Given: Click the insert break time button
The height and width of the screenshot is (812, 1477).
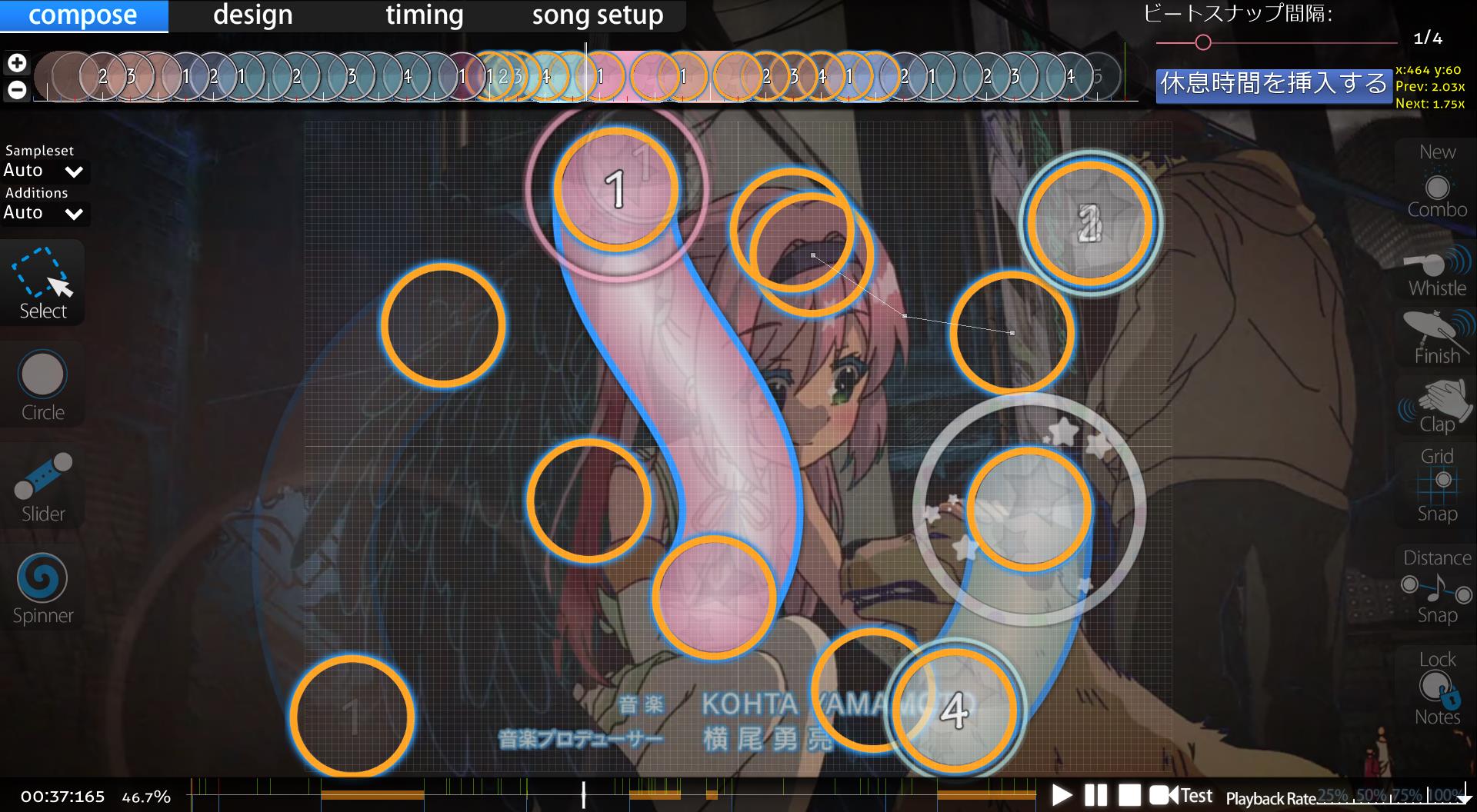Looking at the screenshot, I should coord(1274,84).
